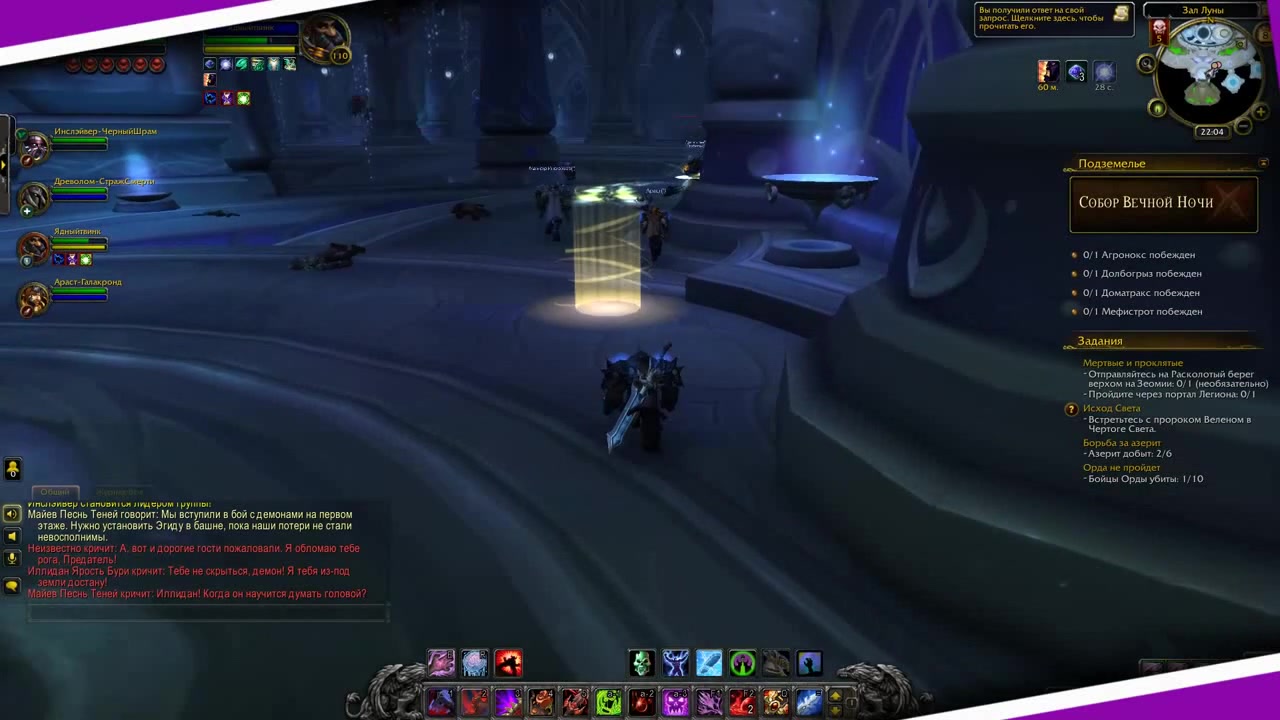Zoom out on the minimap
Image resolution: width=1280 pixels, height=720 pixels.
[1243, 126]
